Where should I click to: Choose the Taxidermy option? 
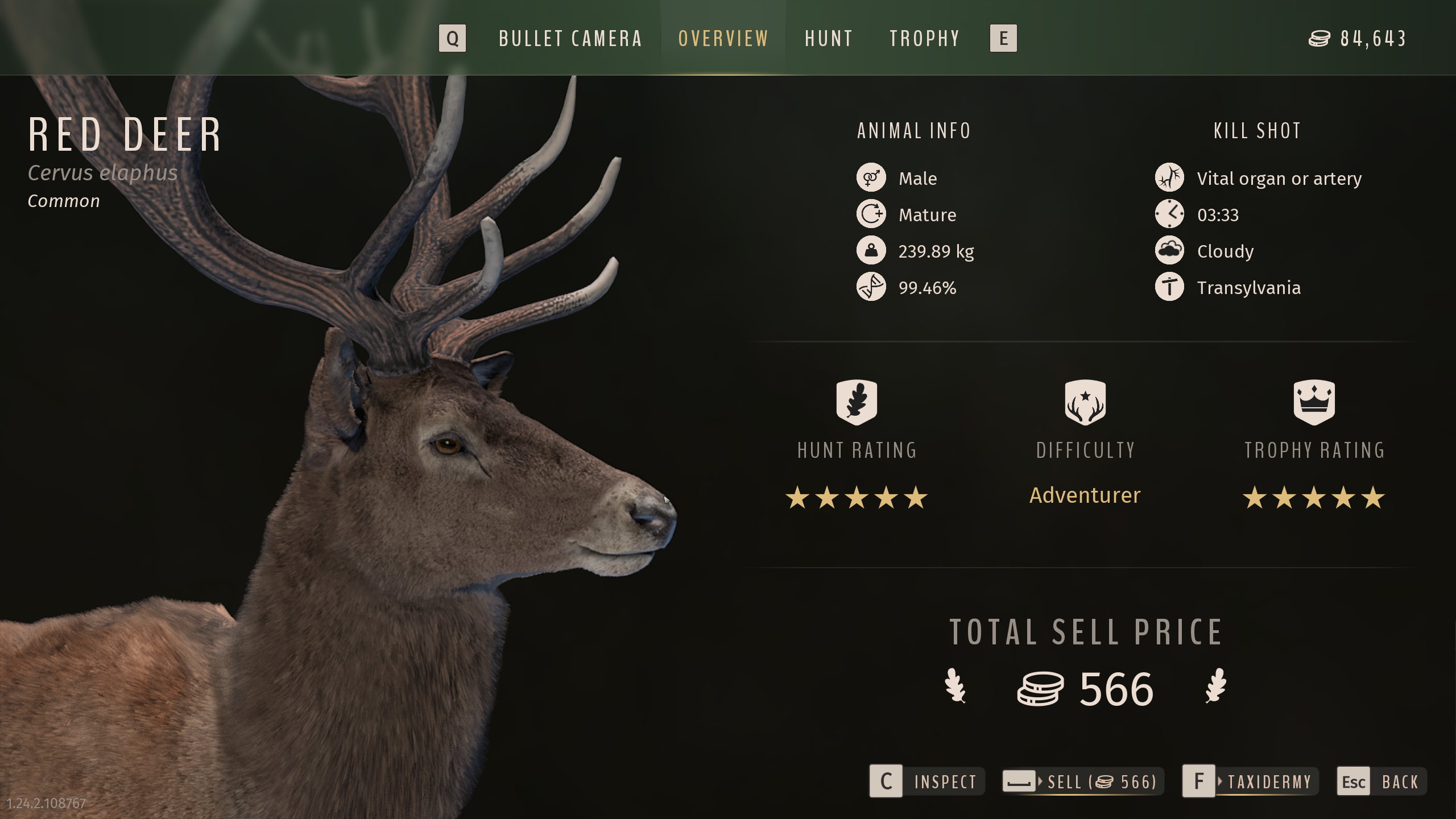coord(1250,781)
